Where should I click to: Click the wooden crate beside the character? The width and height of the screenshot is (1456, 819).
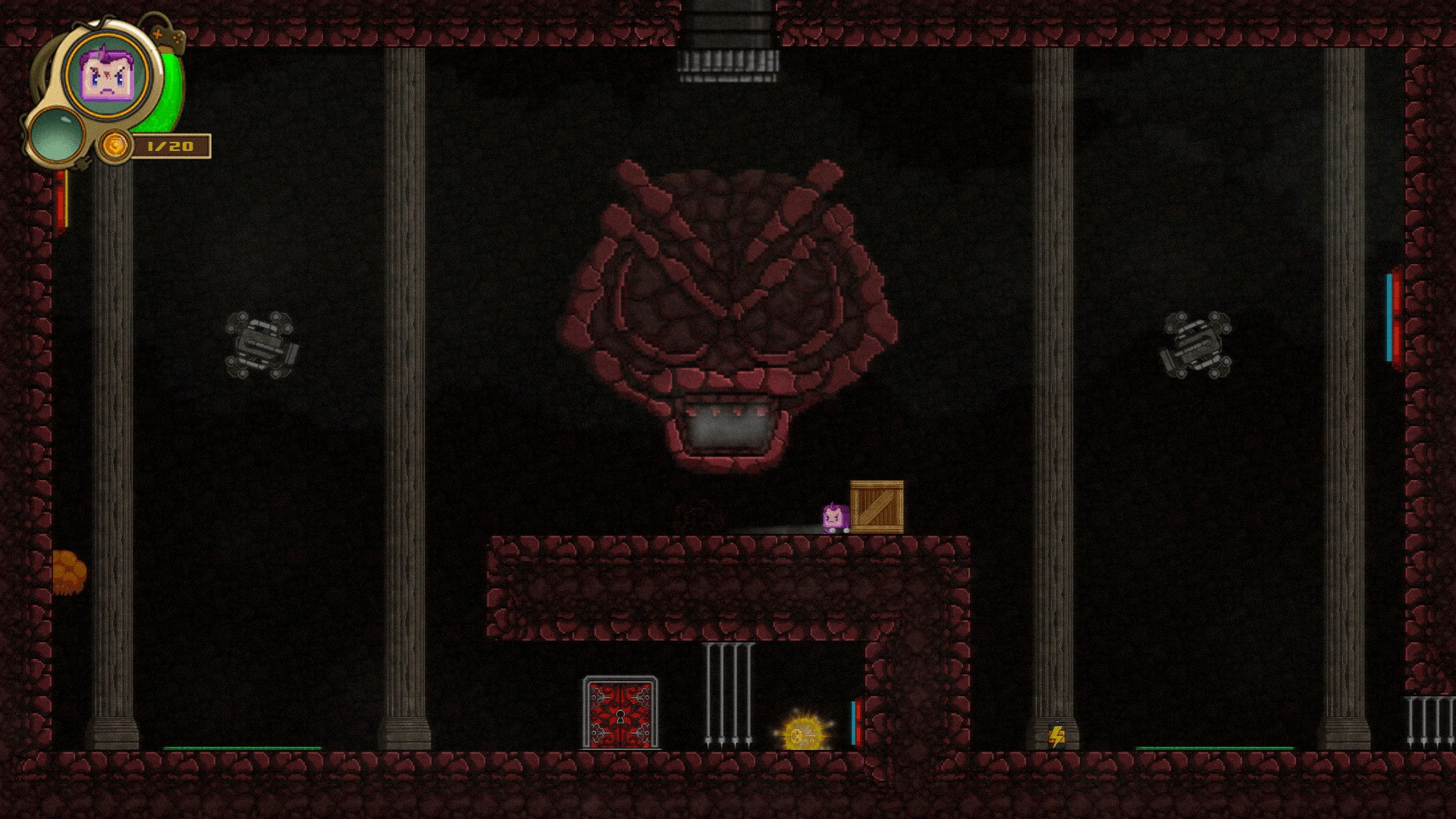[x=879, y=508]
